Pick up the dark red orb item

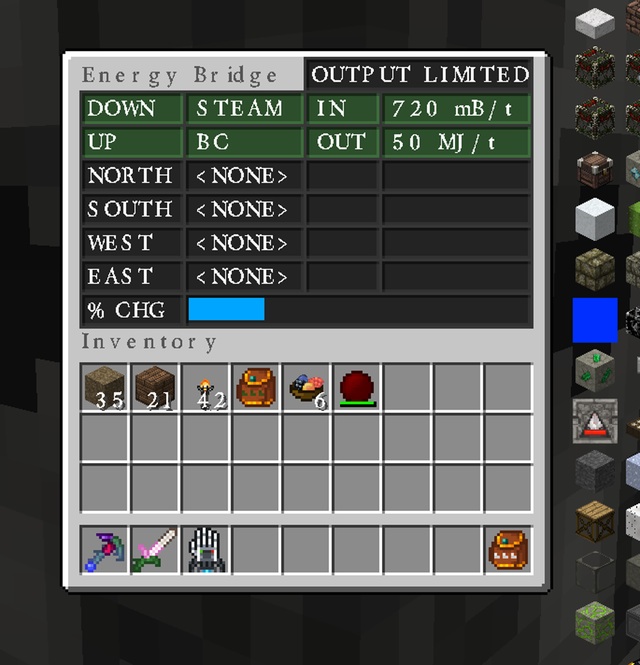pos(357,387)
